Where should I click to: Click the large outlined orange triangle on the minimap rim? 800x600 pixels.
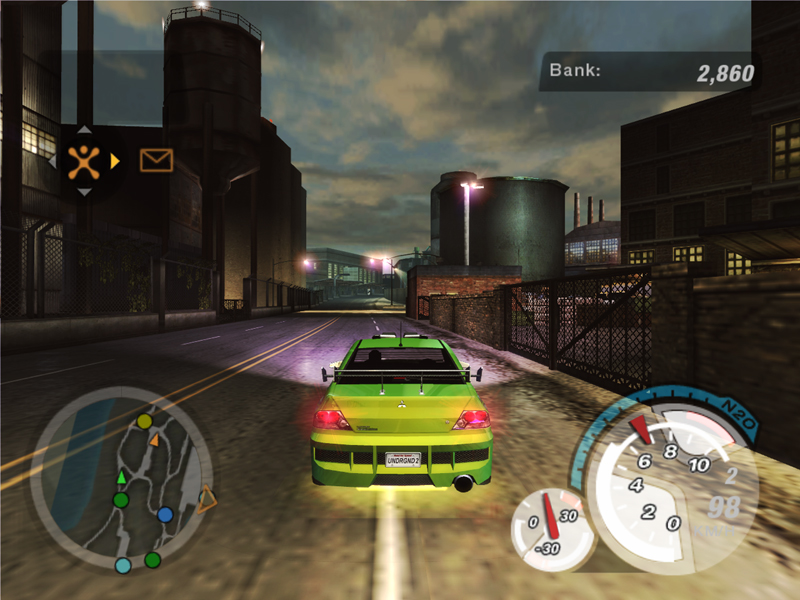(x=206, y=498)
